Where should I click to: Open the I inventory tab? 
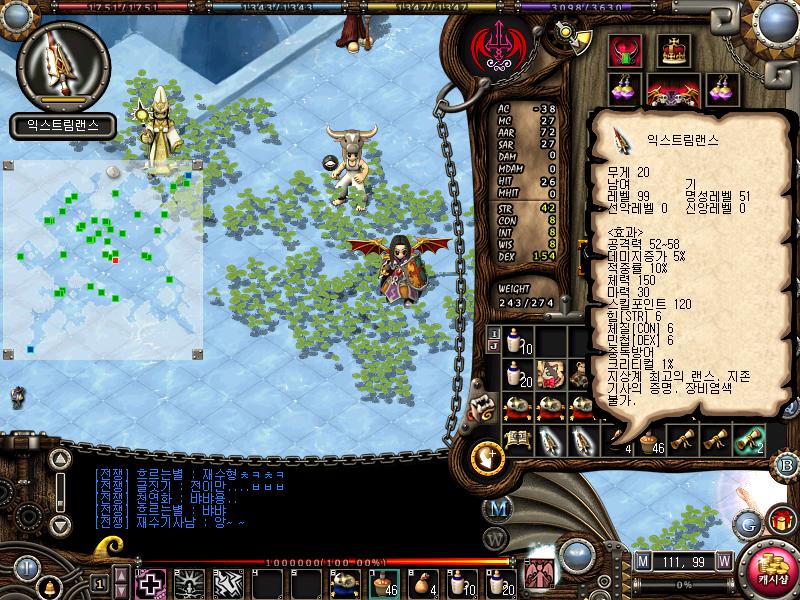click(x=493, y=334)
